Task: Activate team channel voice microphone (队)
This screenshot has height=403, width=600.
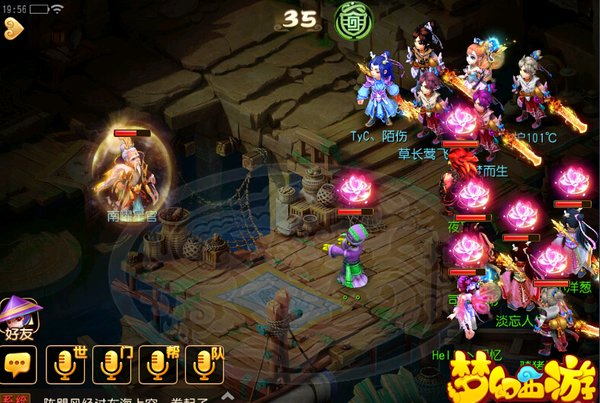Action: click(x=206, y=364)
